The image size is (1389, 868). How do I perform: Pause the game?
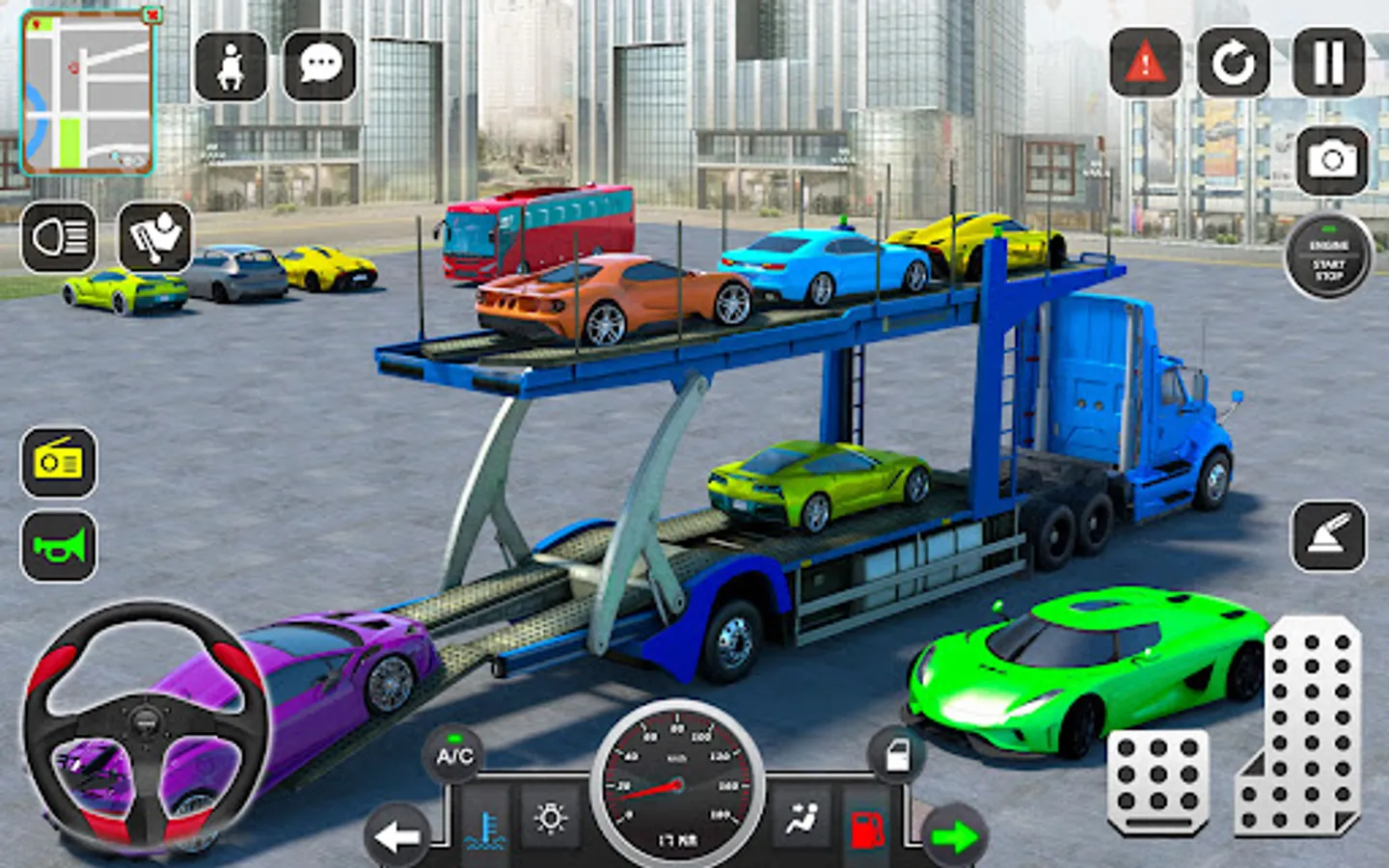[1328, 64]
